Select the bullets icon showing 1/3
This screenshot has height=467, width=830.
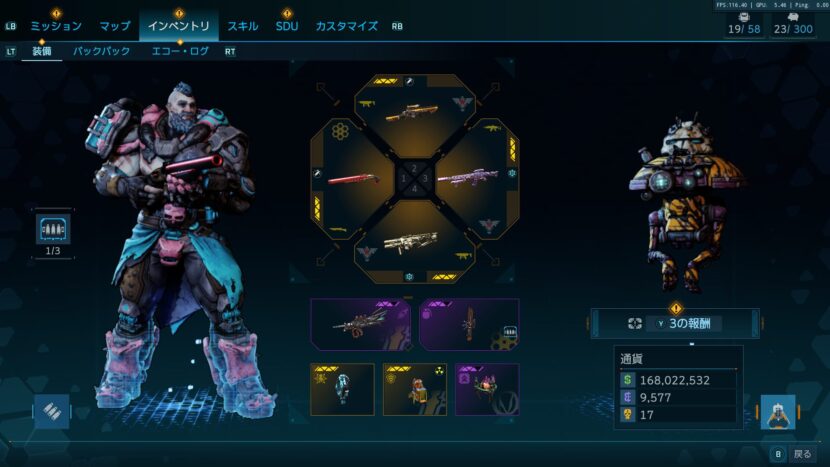point(53,231)
